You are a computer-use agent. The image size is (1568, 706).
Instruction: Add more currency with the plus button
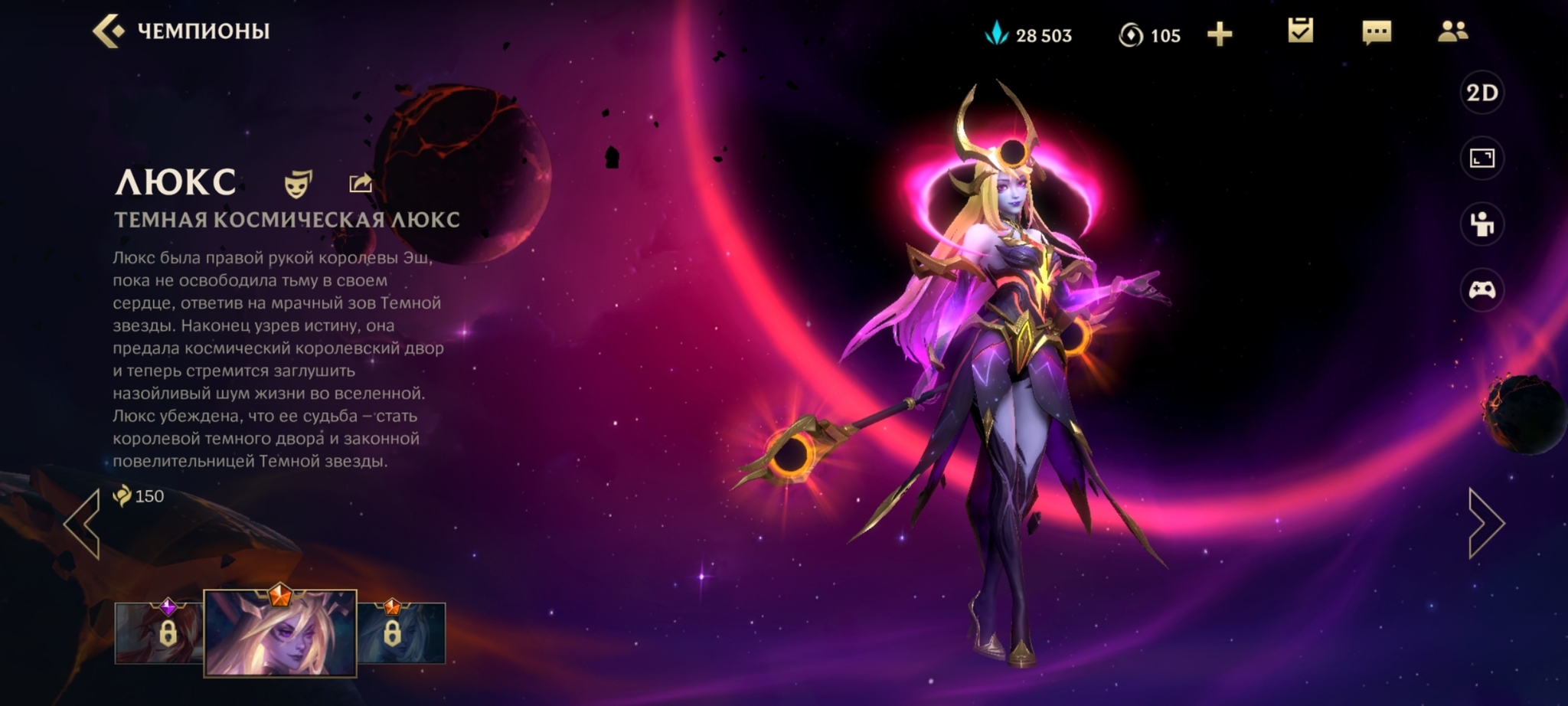click(x=1220, y=34)
